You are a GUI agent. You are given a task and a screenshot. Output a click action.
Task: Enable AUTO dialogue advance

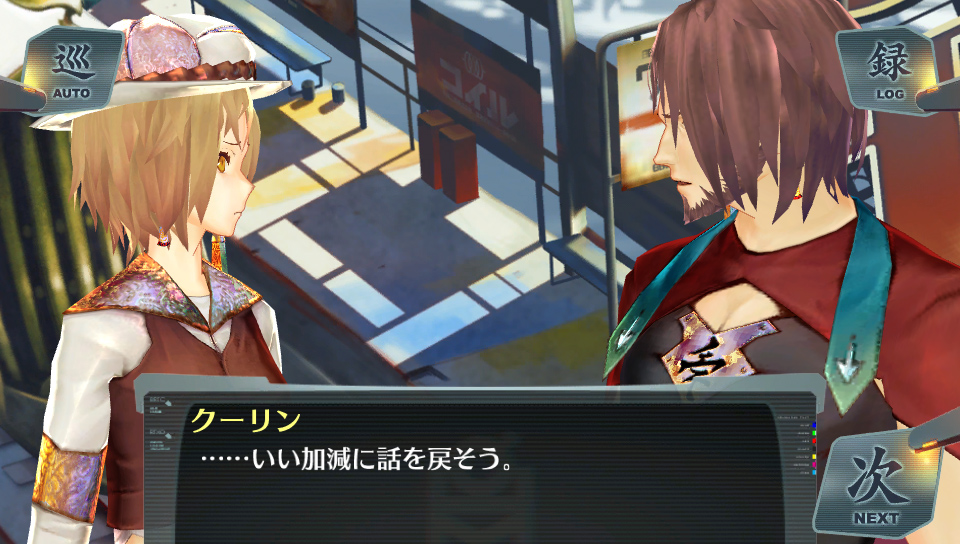pyautogui.click(x=70, y=71)
